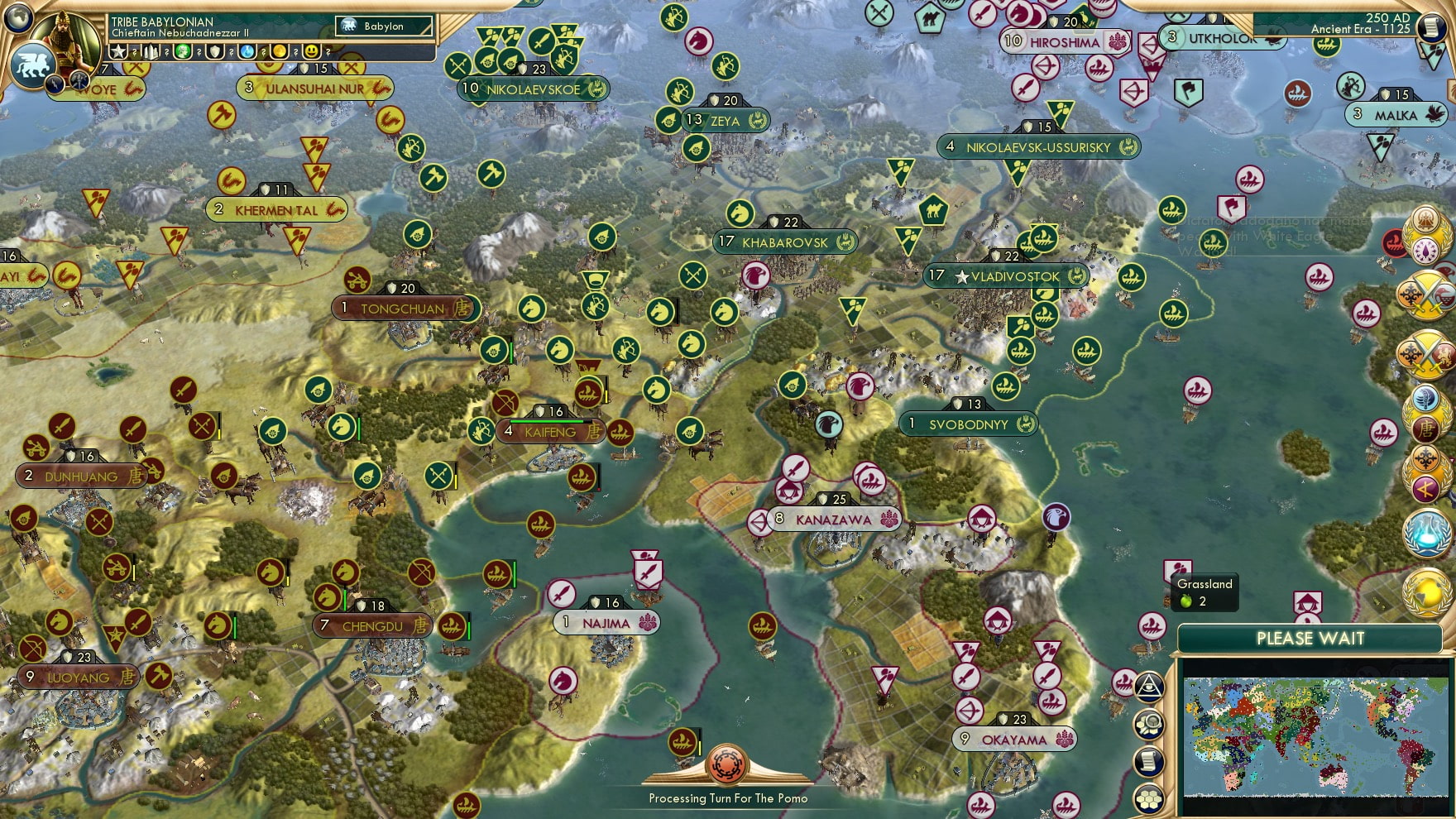
Task: Select the resource magnifier option below minimap
Action: (x=1149, y=722)
